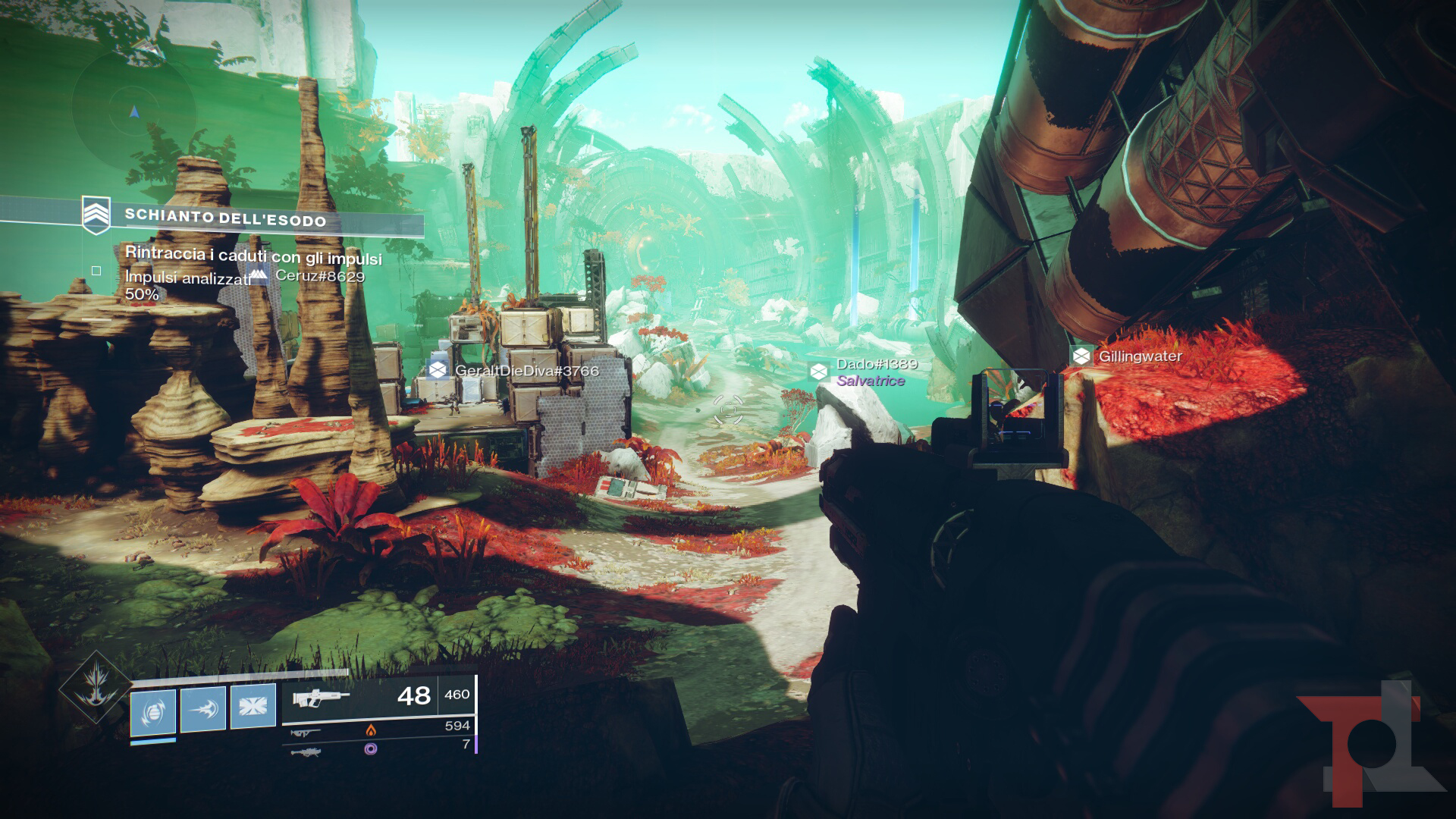Select the Gillingwater player marker
1456x819 pixels.
tap(1128, 356)
